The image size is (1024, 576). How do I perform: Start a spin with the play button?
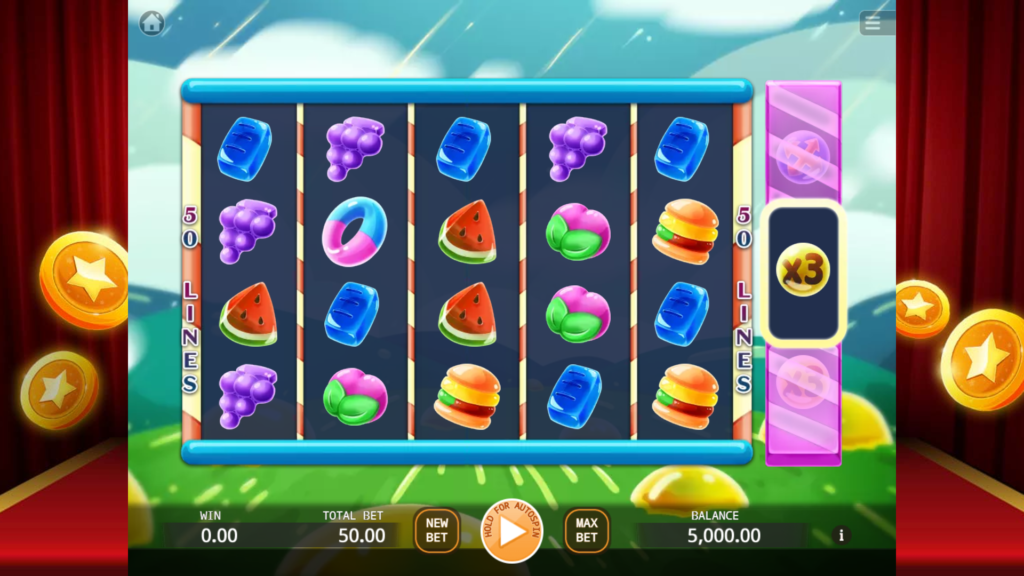[511, 531]
